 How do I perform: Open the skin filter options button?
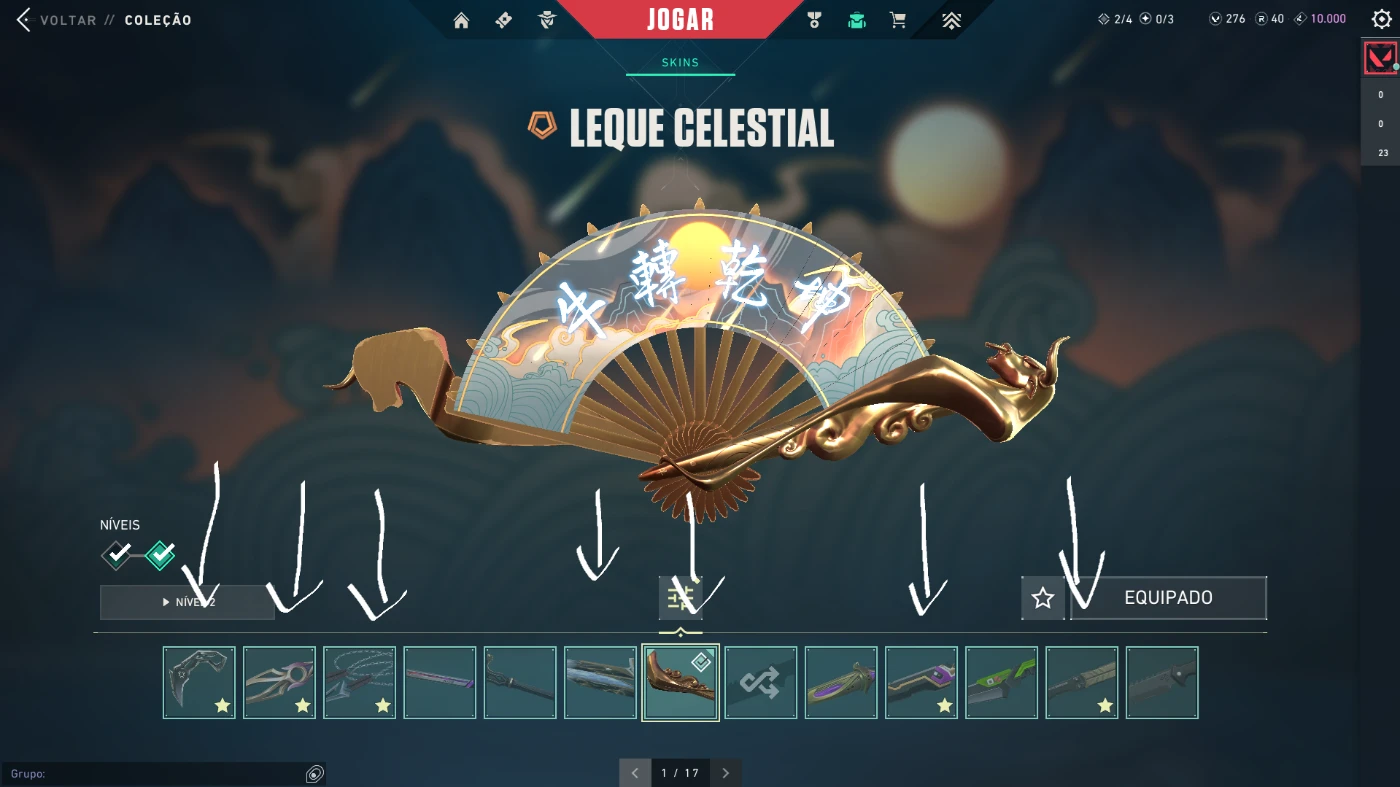point(680,598)
